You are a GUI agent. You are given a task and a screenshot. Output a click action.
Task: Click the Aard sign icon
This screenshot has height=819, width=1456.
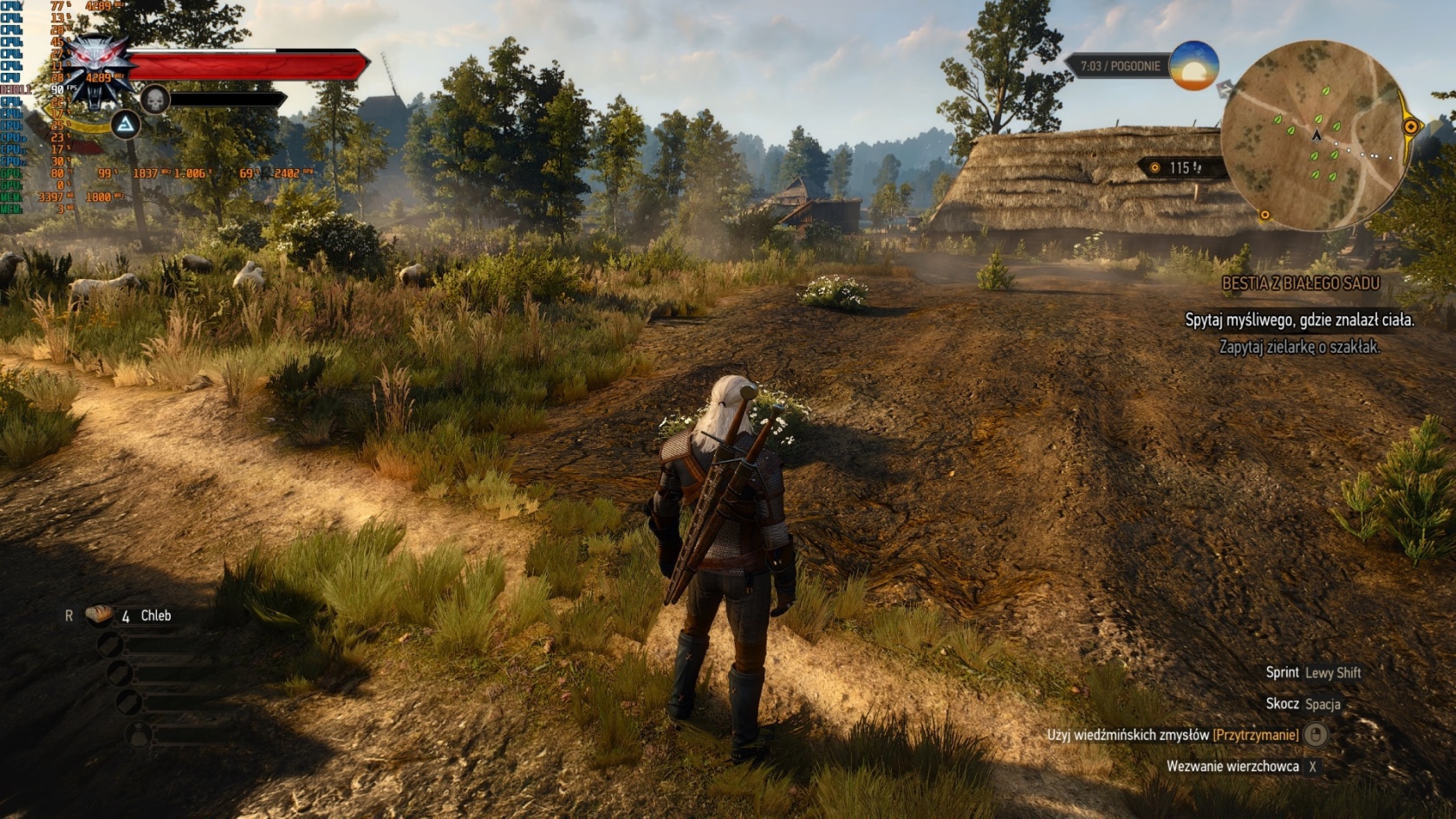(x=127, y=126)
